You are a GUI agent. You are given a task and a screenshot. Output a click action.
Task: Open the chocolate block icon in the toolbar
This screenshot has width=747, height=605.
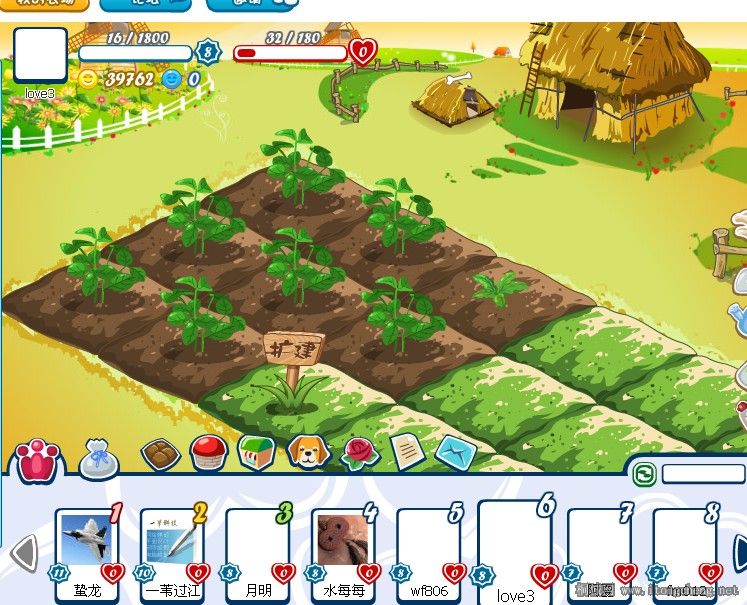[159, 455]
